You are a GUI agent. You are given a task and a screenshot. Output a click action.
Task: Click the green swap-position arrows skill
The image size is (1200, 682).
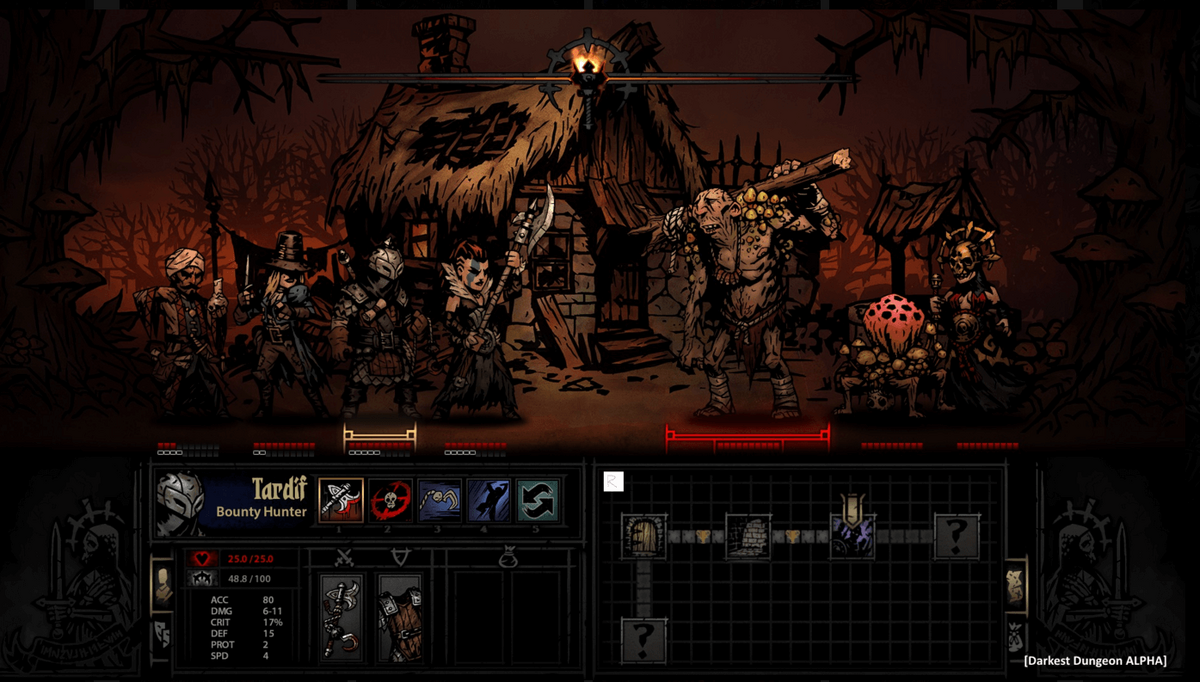(x=537, y=500)
